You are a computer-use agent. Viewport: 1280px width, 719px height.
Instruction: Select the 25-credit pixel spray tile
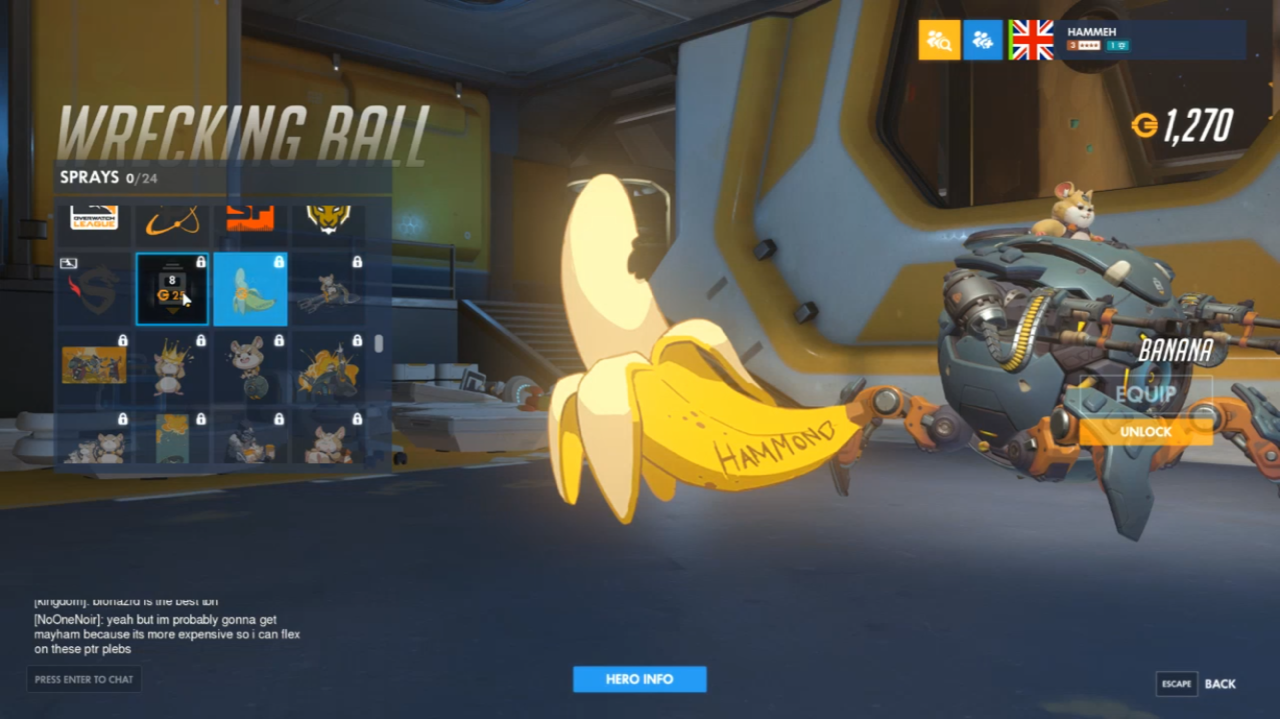click(x=172, y=290)
